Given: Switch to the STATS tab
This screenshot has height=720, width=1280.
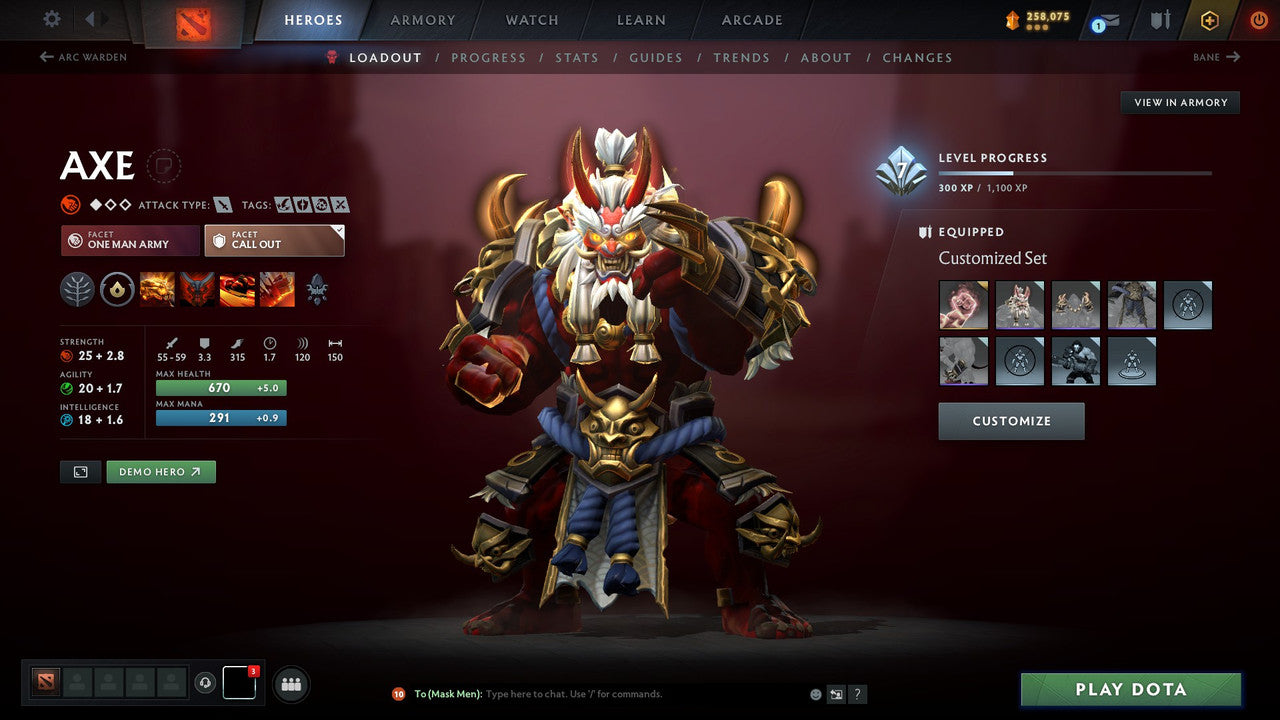Looking at the screenshot, I should 577,57.
